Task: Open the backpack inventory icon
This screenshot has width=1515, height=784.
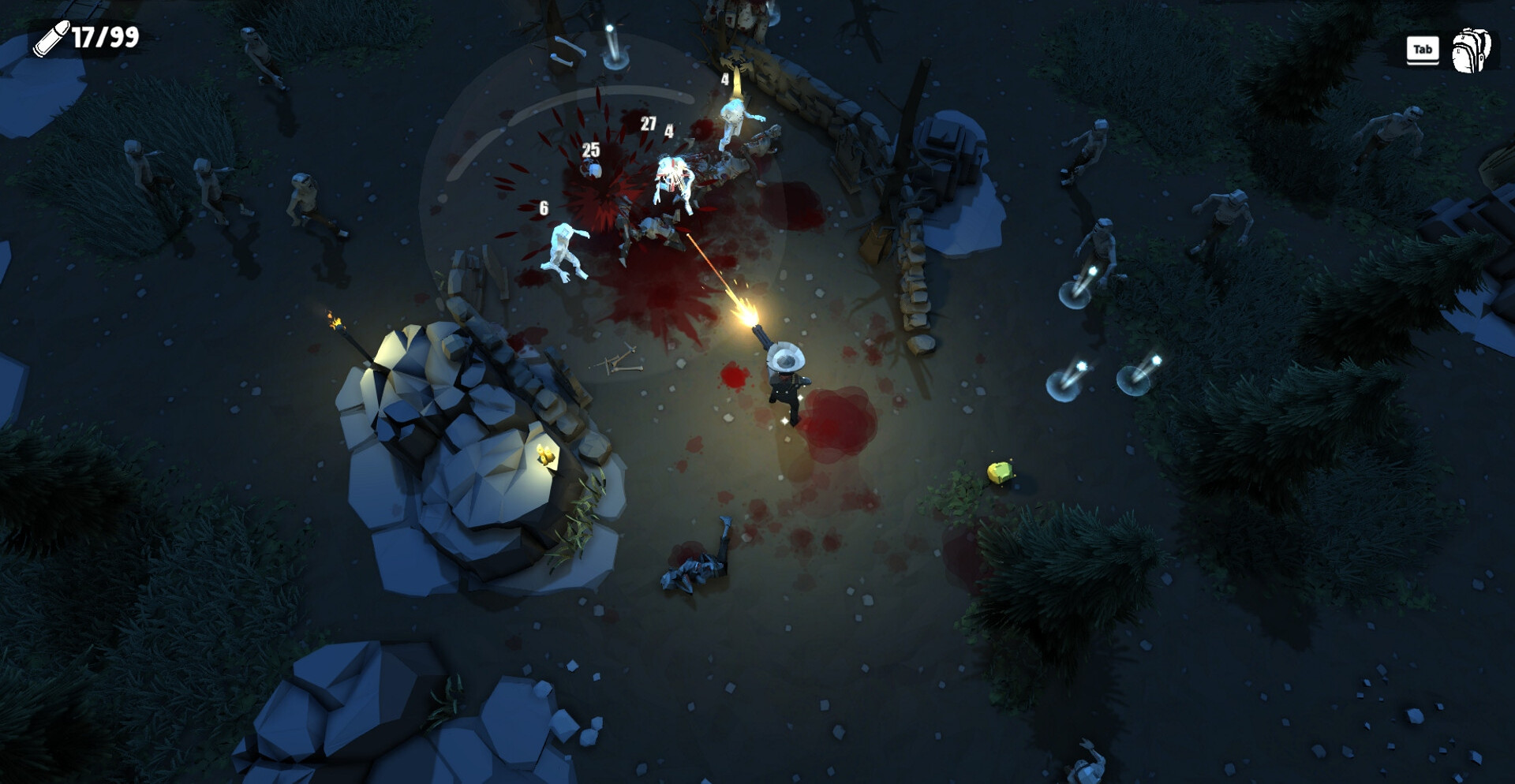Action: (x=1471, y=50)
